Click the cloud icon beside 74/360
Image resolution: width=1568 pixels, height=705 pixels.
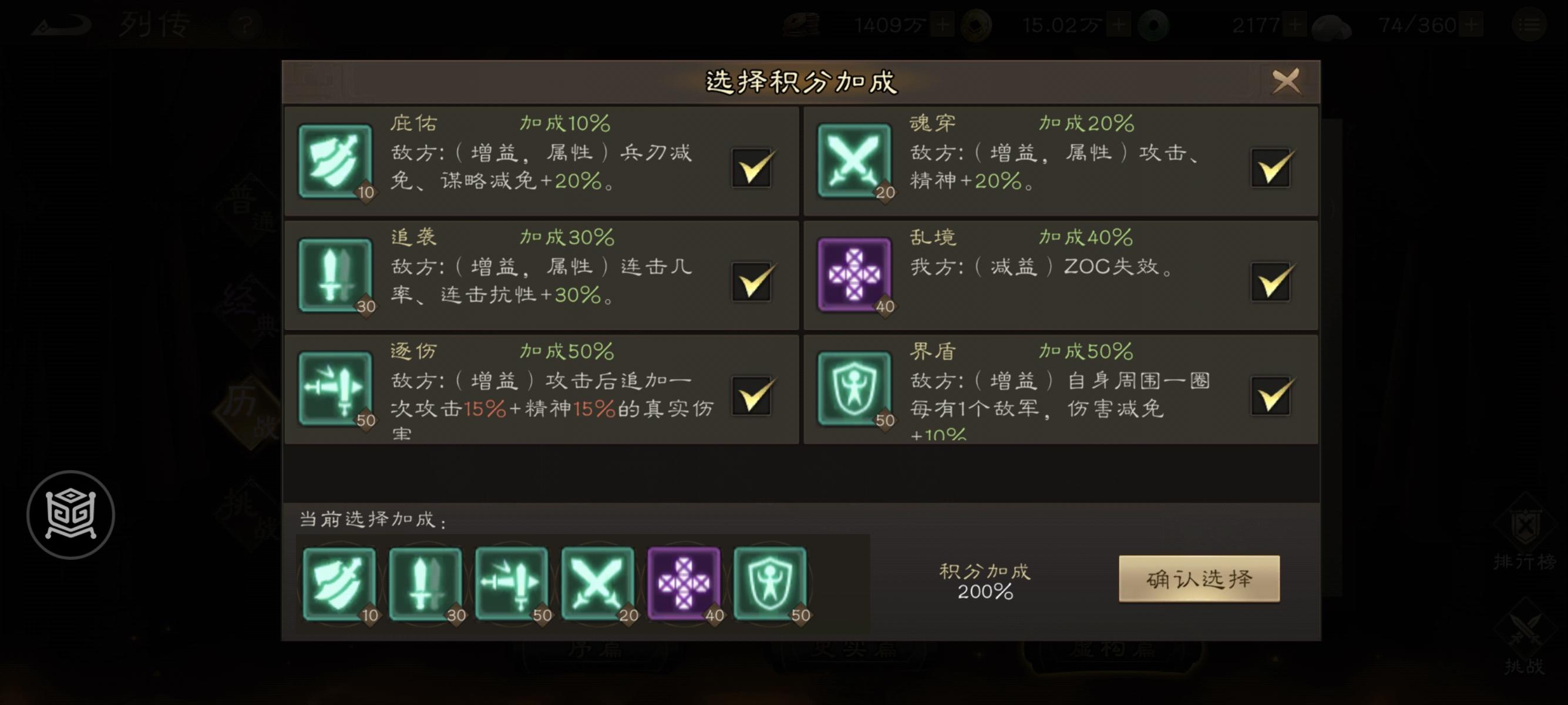pos(1333,26)
